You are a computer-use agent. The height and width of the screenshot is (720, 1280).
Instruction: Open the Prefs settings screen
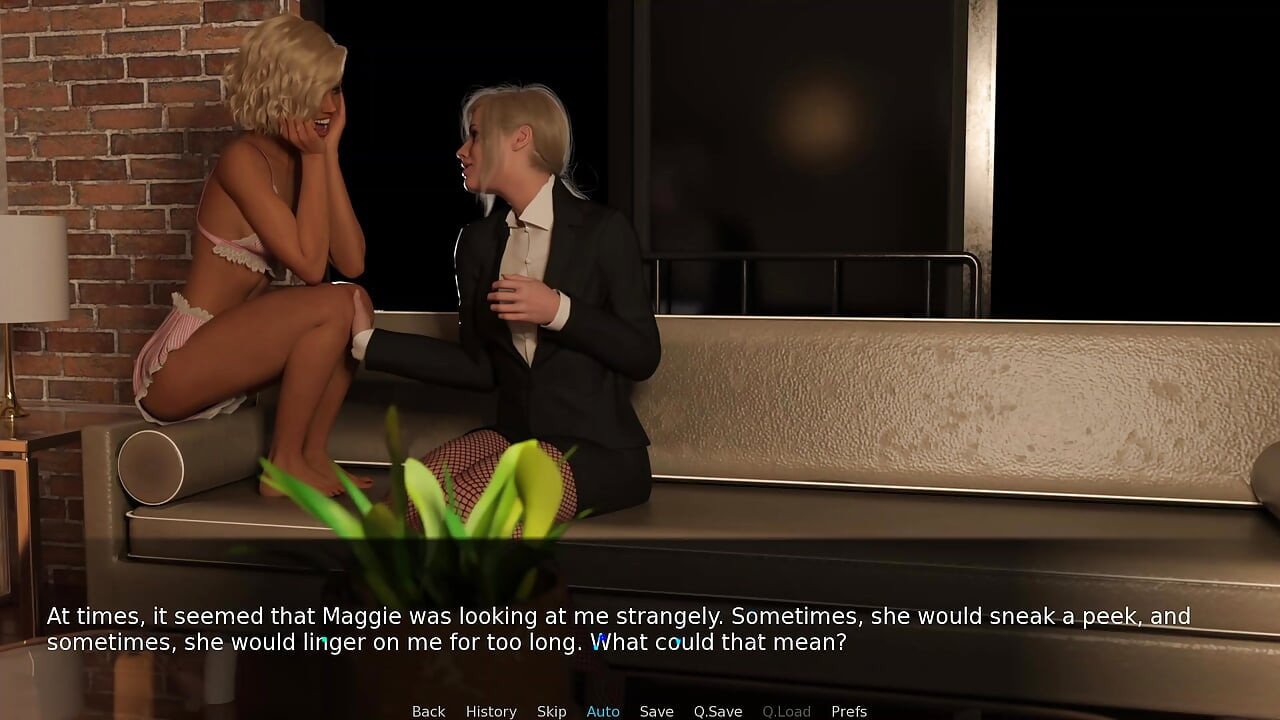(x=848, y=711)
